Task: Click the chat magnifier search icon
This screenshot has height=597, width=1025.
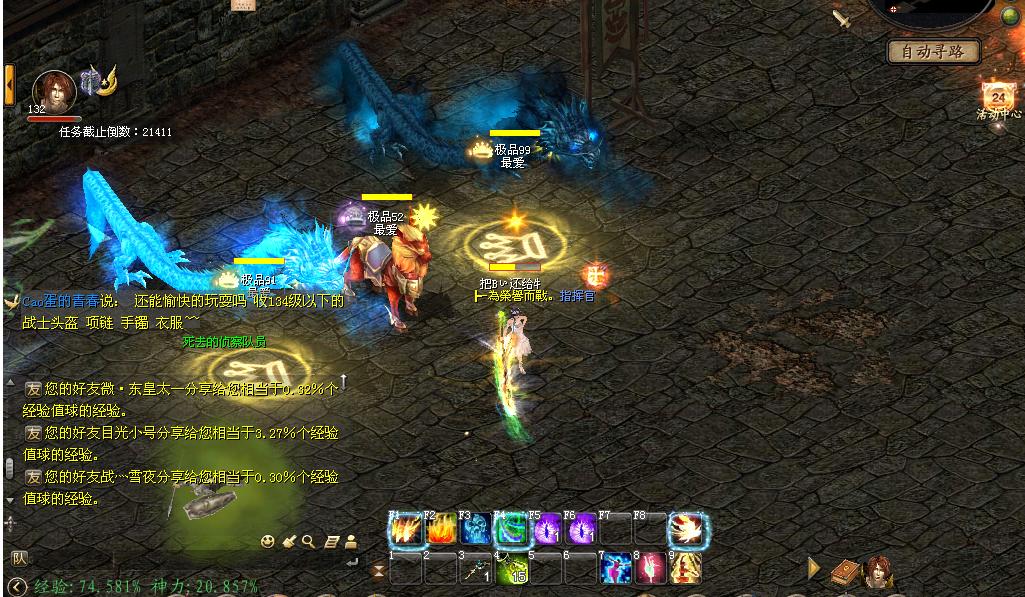Action: coord(308,542)
